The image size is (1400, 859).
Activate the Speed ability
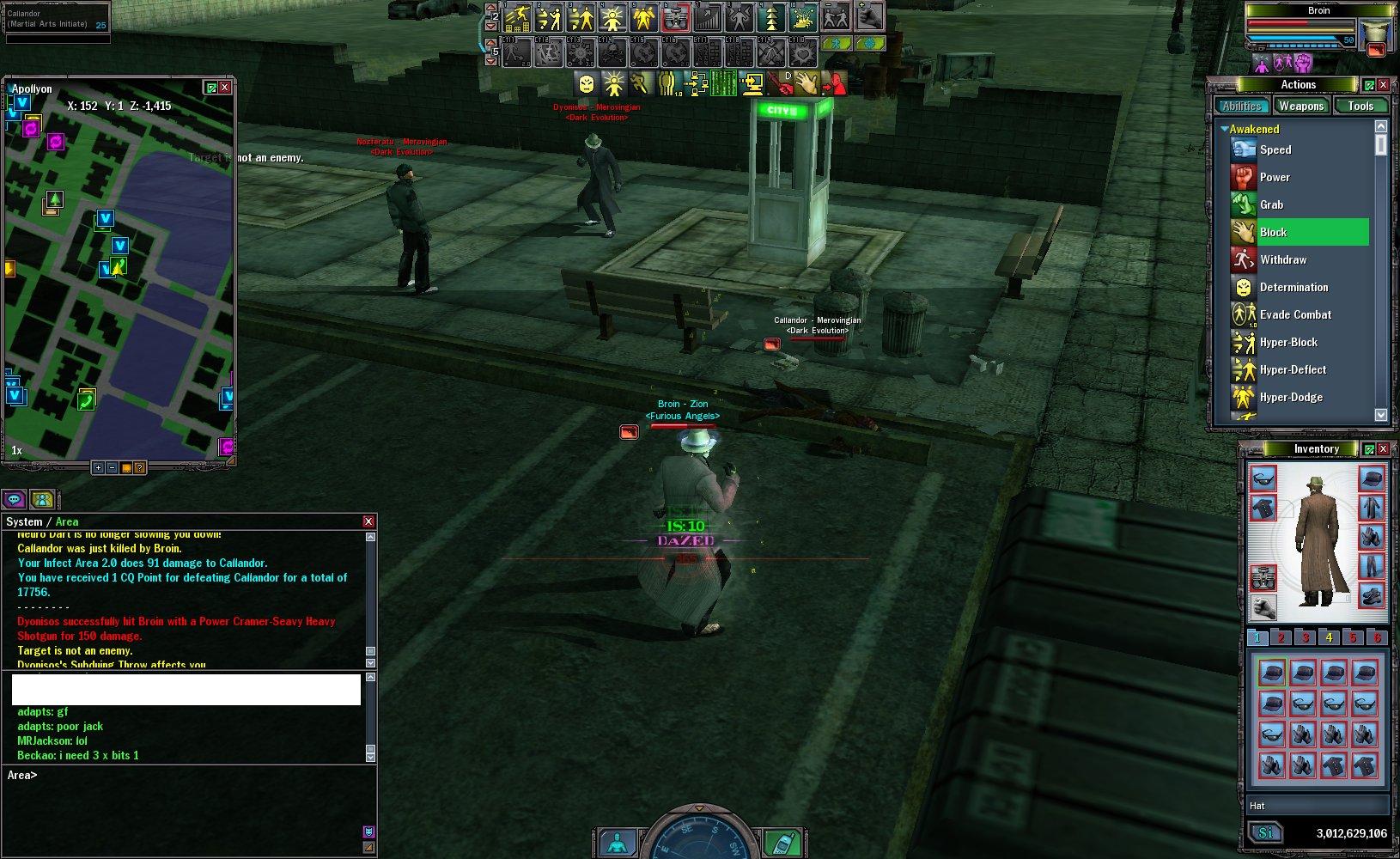coord(1275,149)
